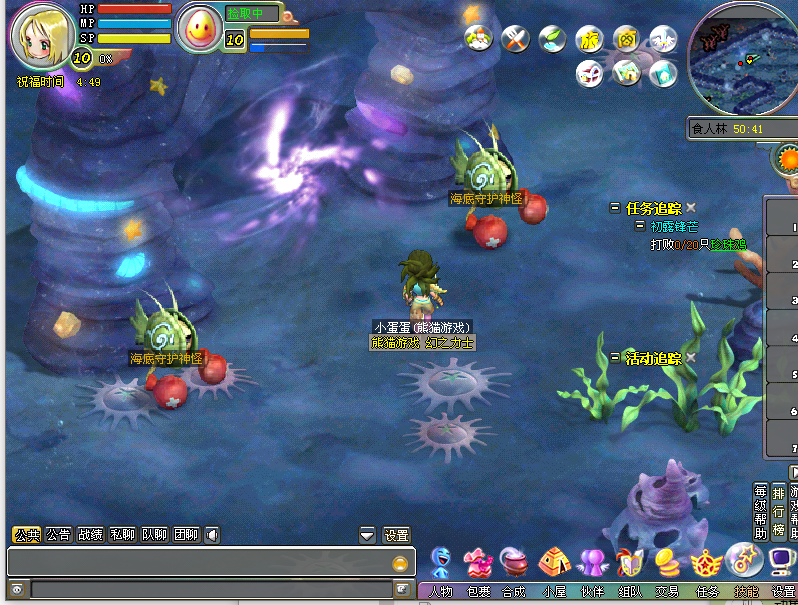Click the circular minimap
Viewport: 798px width, 605px height.
pyautogui.click(x=742, y=58)
